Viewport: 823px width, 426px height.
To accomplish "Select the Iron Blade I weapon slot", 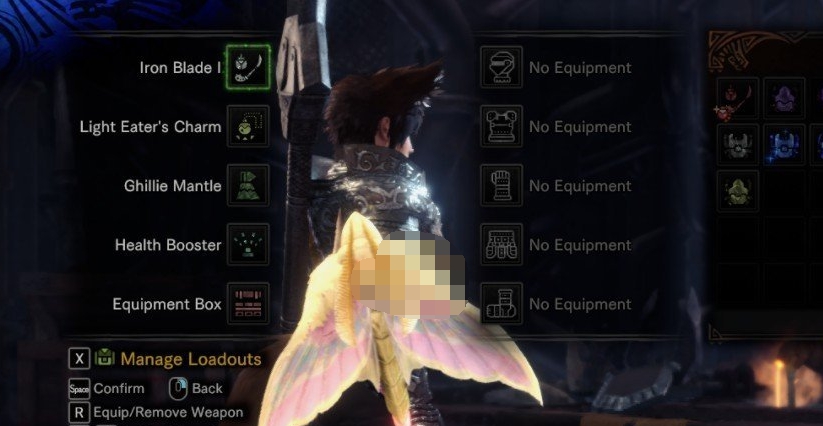I will pos(247,68).
